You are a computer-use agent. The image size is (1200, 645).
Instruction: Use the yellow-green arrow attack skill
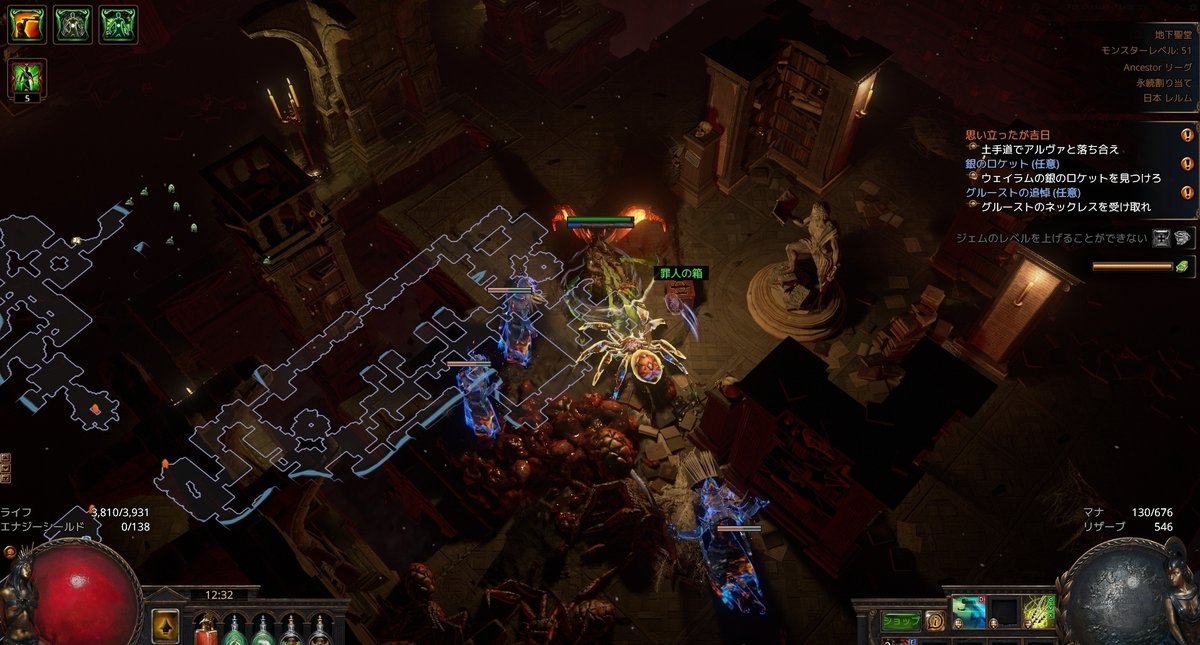click(1038, 612)
